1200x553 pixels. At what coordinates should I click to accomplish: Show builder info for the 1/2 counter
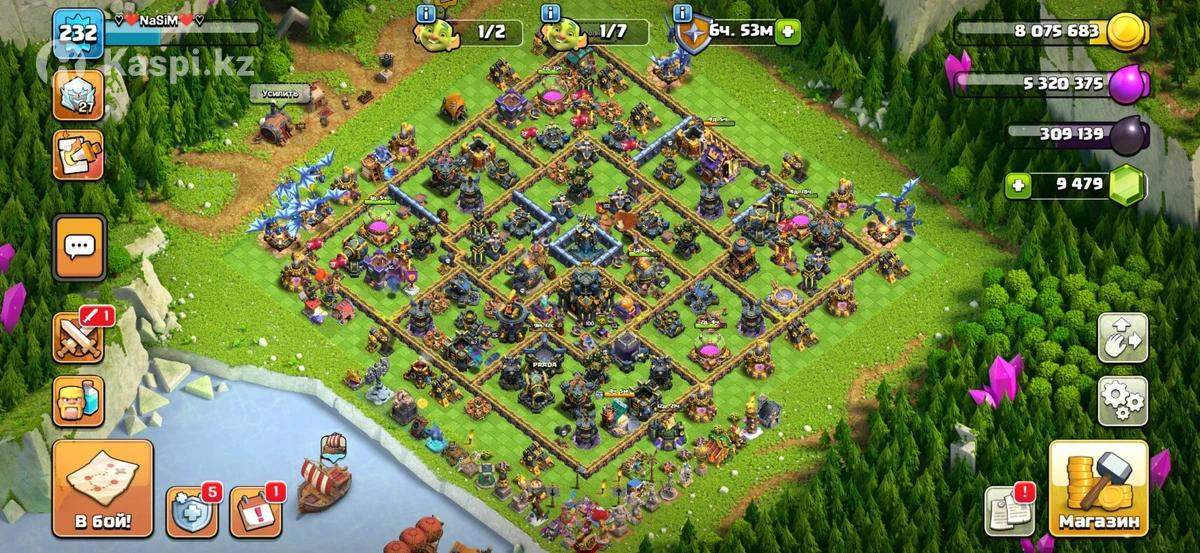426,13
